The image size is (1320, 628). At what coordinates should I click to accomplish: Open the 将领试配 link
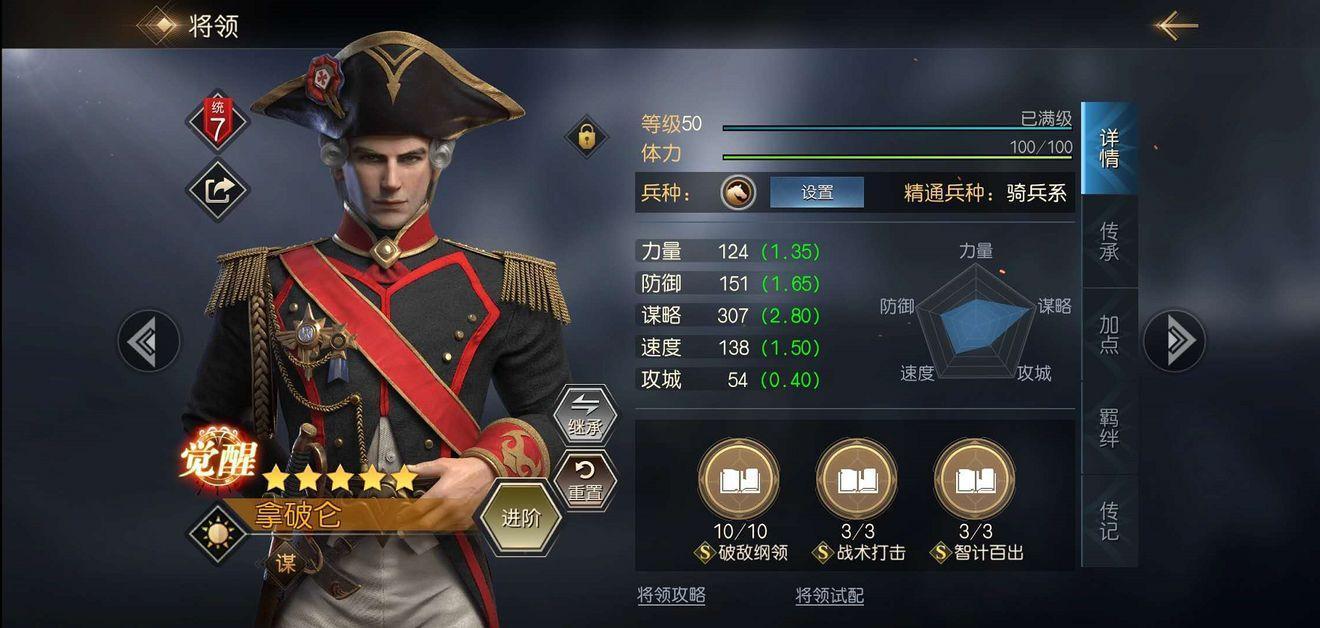pos(829,596)
